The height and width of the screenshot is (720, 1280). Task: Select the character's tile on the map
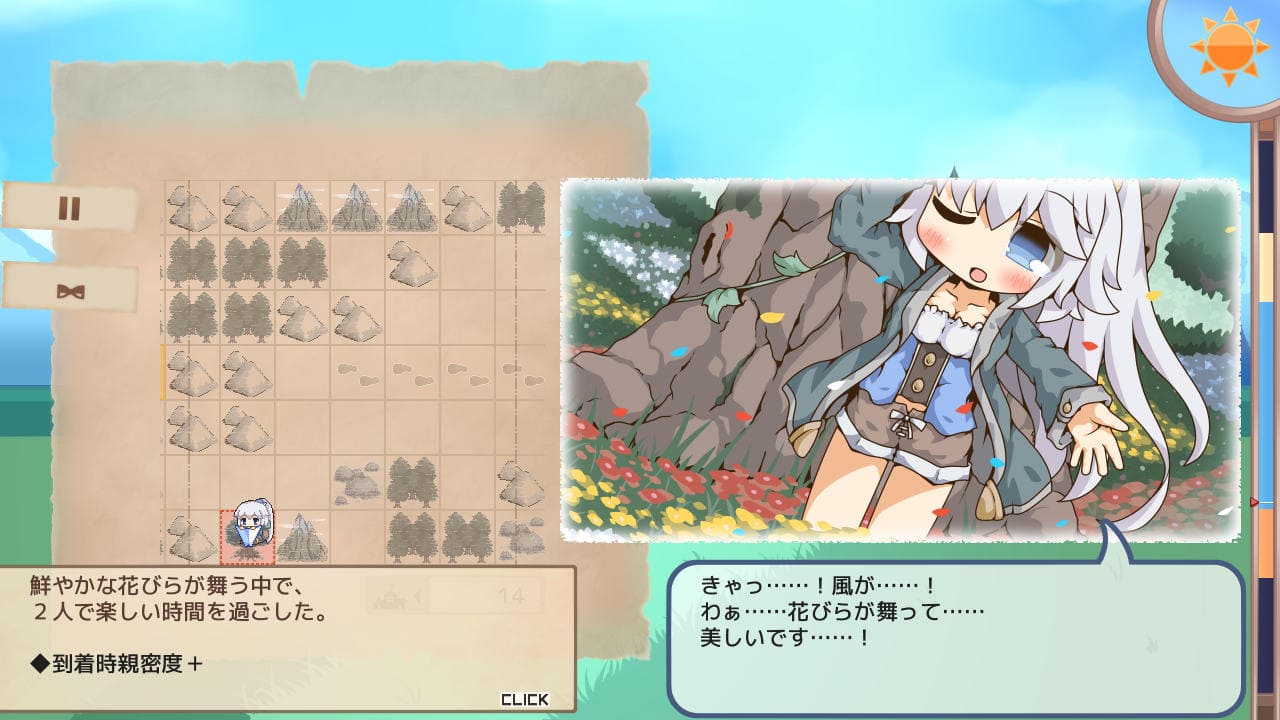pos(247,536)
